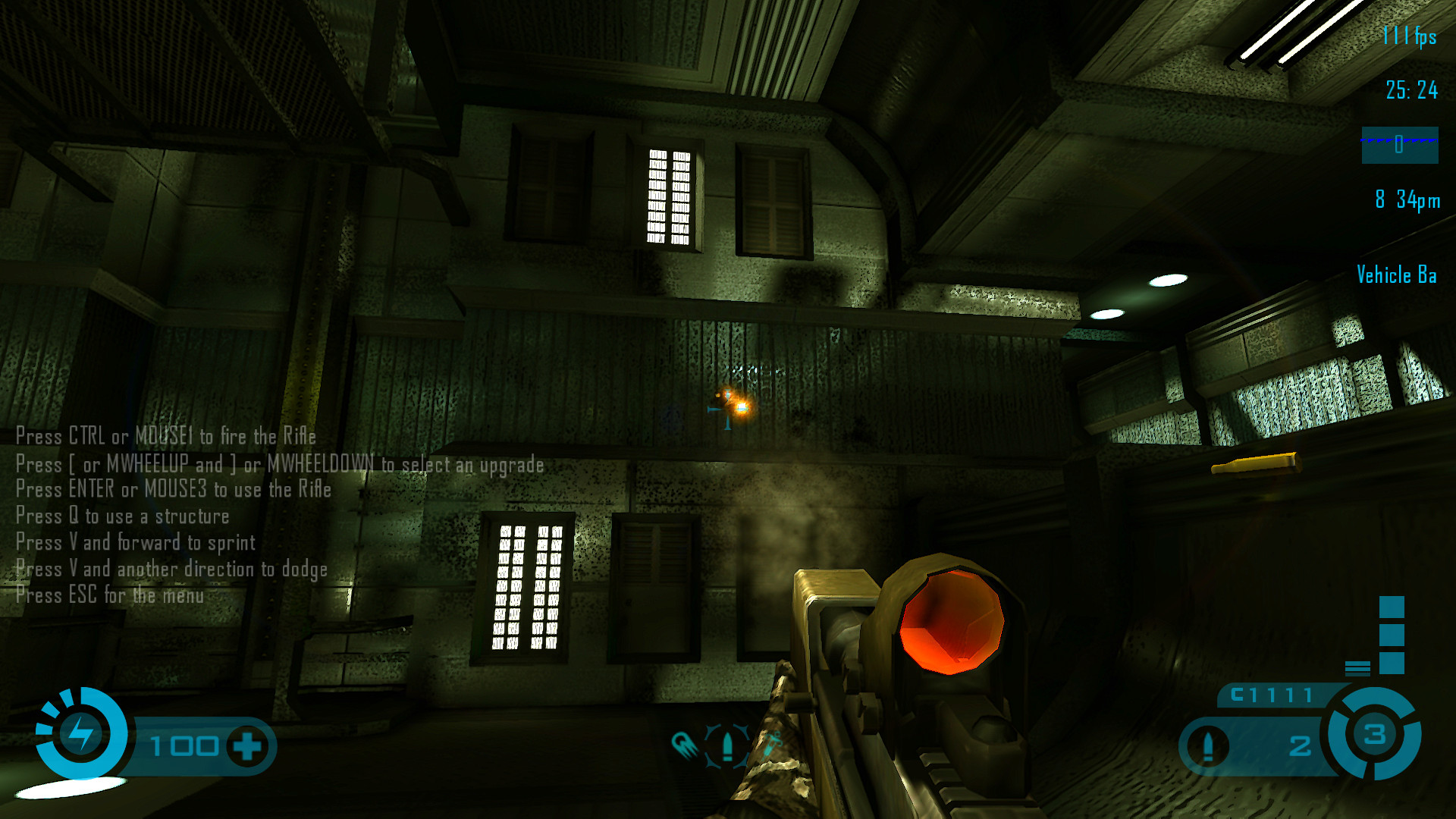This screenshot has height=819, width=1456.
Task: Click the lightning bolt stamina icon
Action: click(x=81, y=733)
